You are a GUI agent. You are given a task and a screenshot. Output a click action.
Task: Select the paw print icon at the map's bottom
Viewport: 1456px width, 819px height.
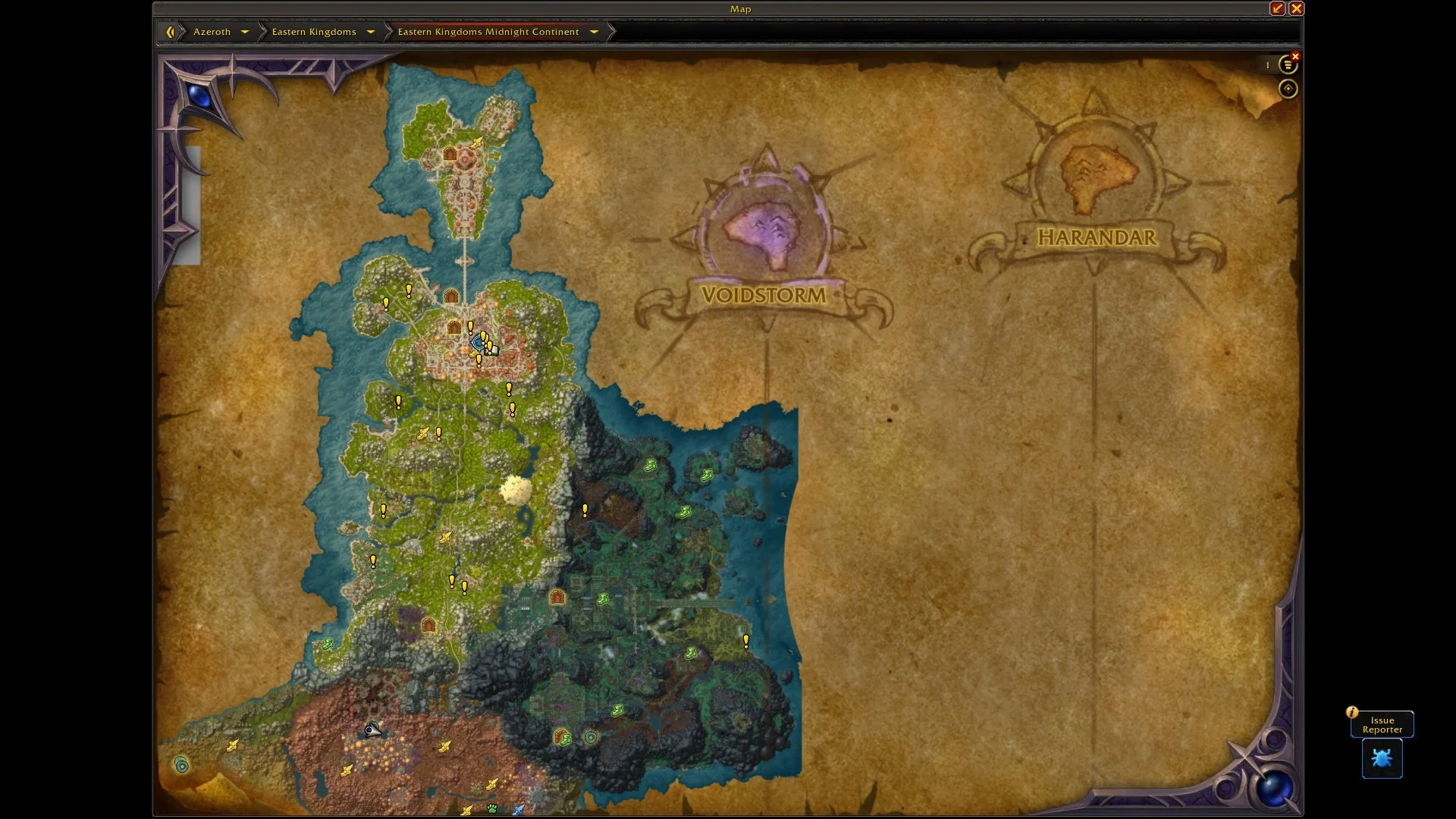[491, 808]
